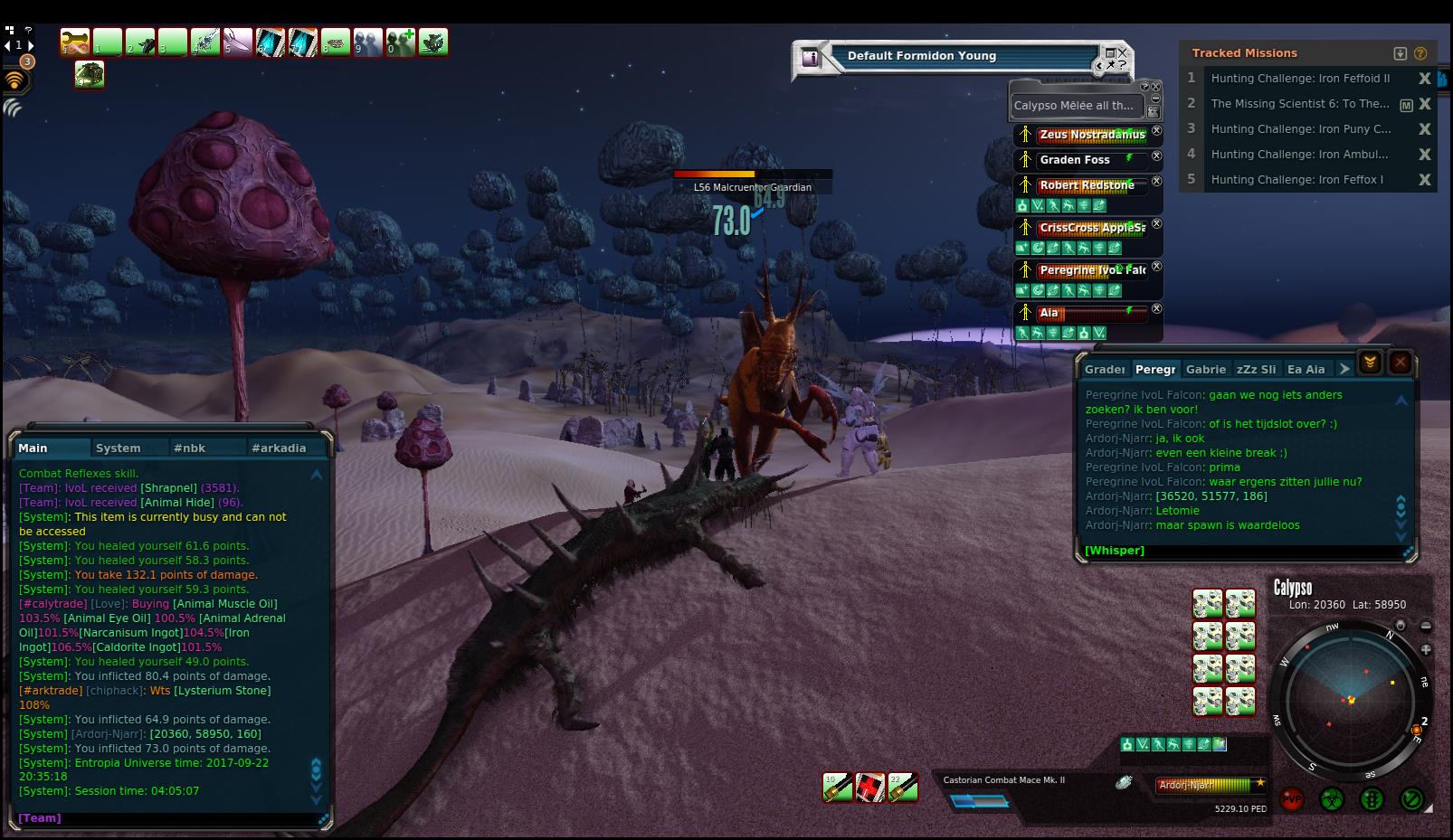This screenshot has width=1453, height=840.
Task: Close the Default Formidon Young window
Action: (x=1123, y=53)
